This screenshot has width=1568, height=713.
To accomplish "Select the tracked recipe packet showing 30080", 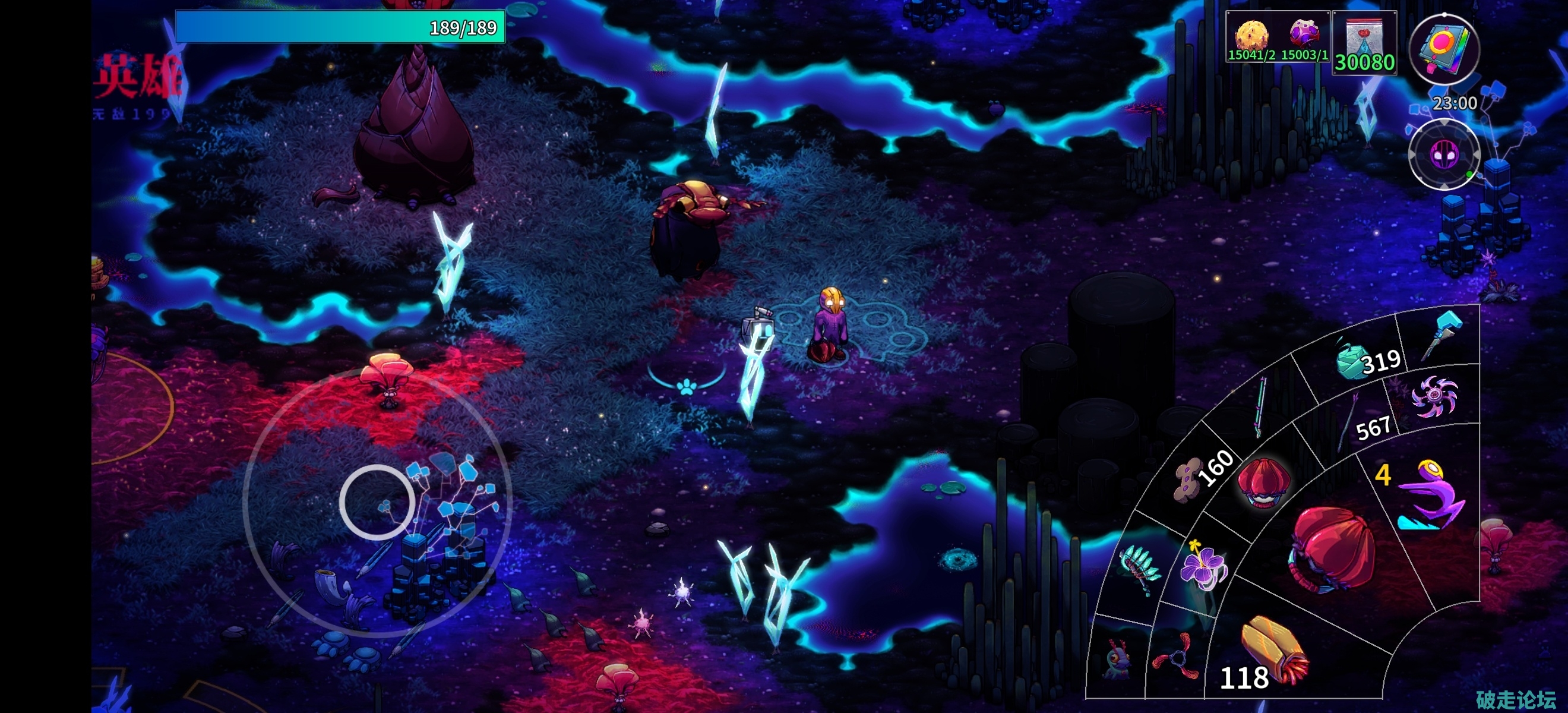I will coord(1364,43).
